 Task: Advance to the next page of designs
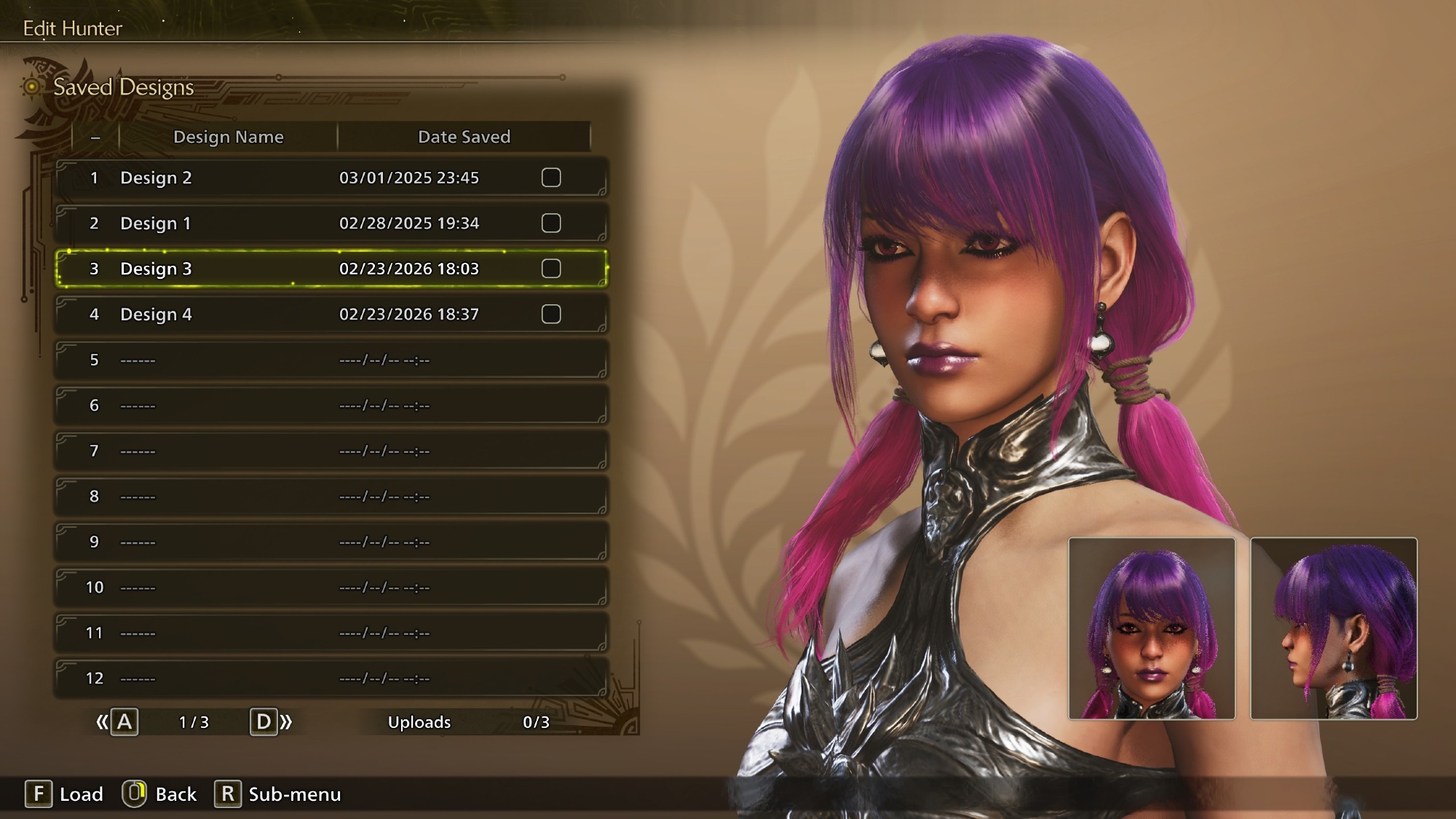coord(269,722)
